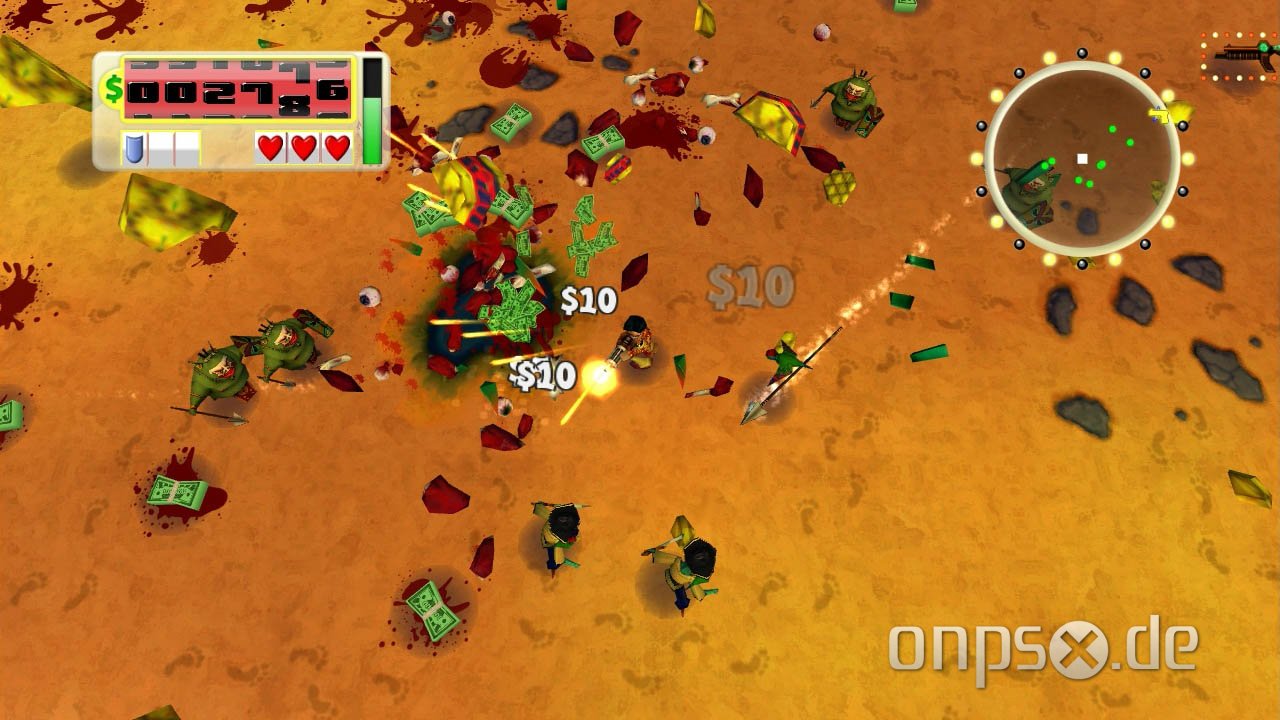1280x720 pixels.
Task: Click the rightmost heart icon
Action: click(x=336, y=146)
